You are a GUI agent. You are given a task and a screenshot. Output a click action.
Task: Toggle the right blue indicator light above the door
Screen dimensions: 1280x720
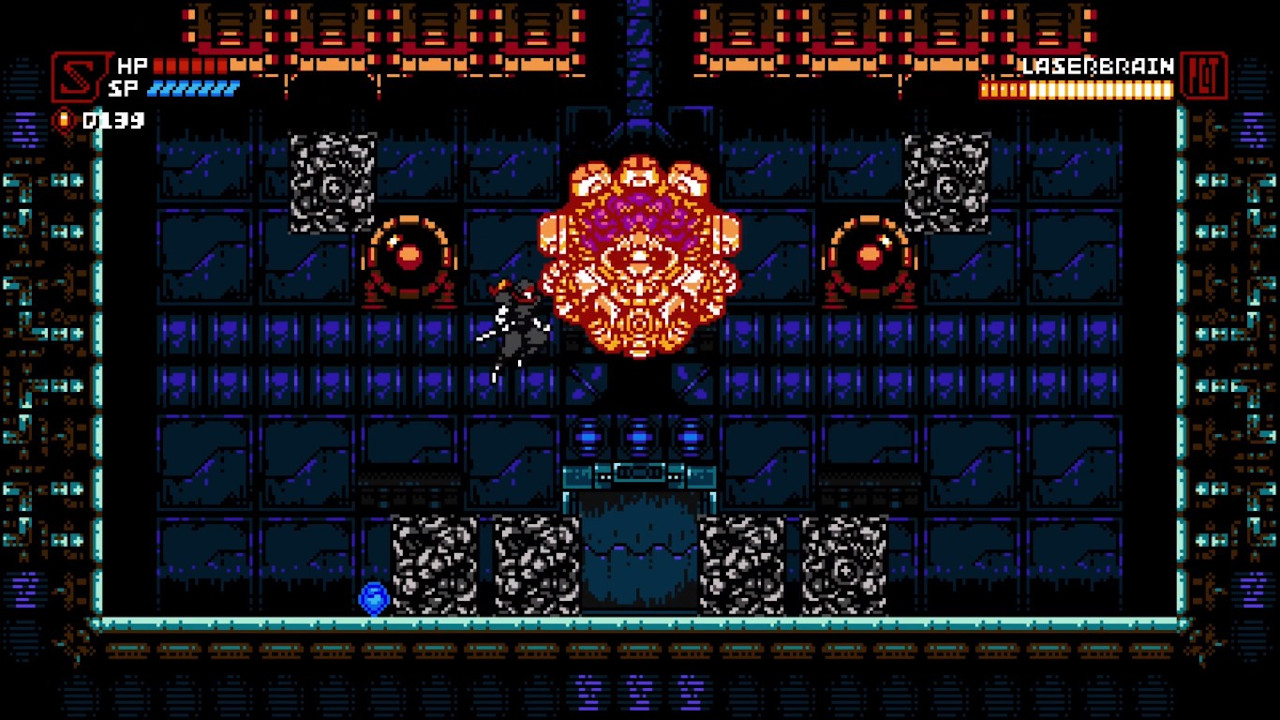click(x=691, y=434)
